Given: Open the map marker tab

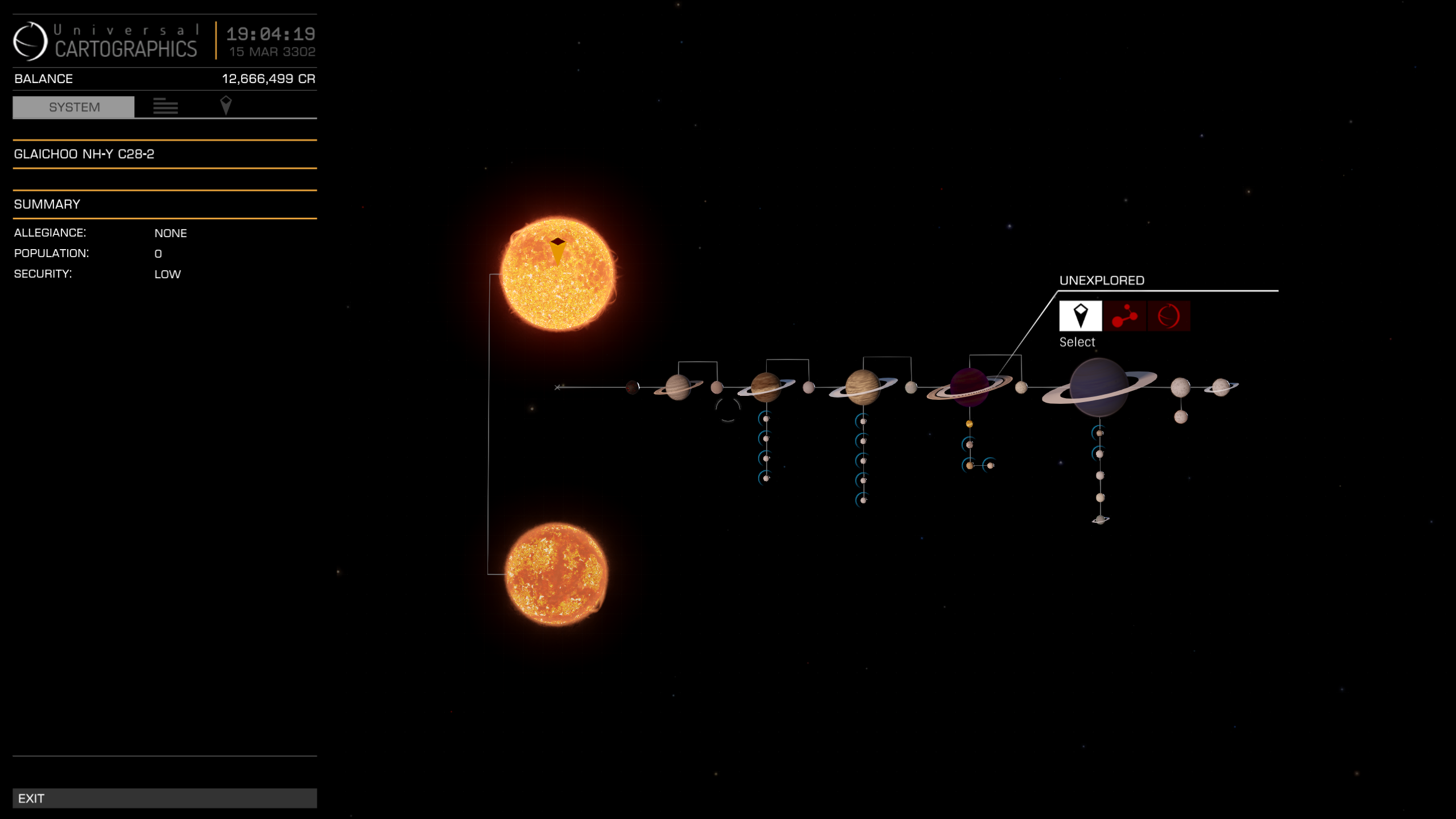Looking at the screenshot, I should (226, 106).
